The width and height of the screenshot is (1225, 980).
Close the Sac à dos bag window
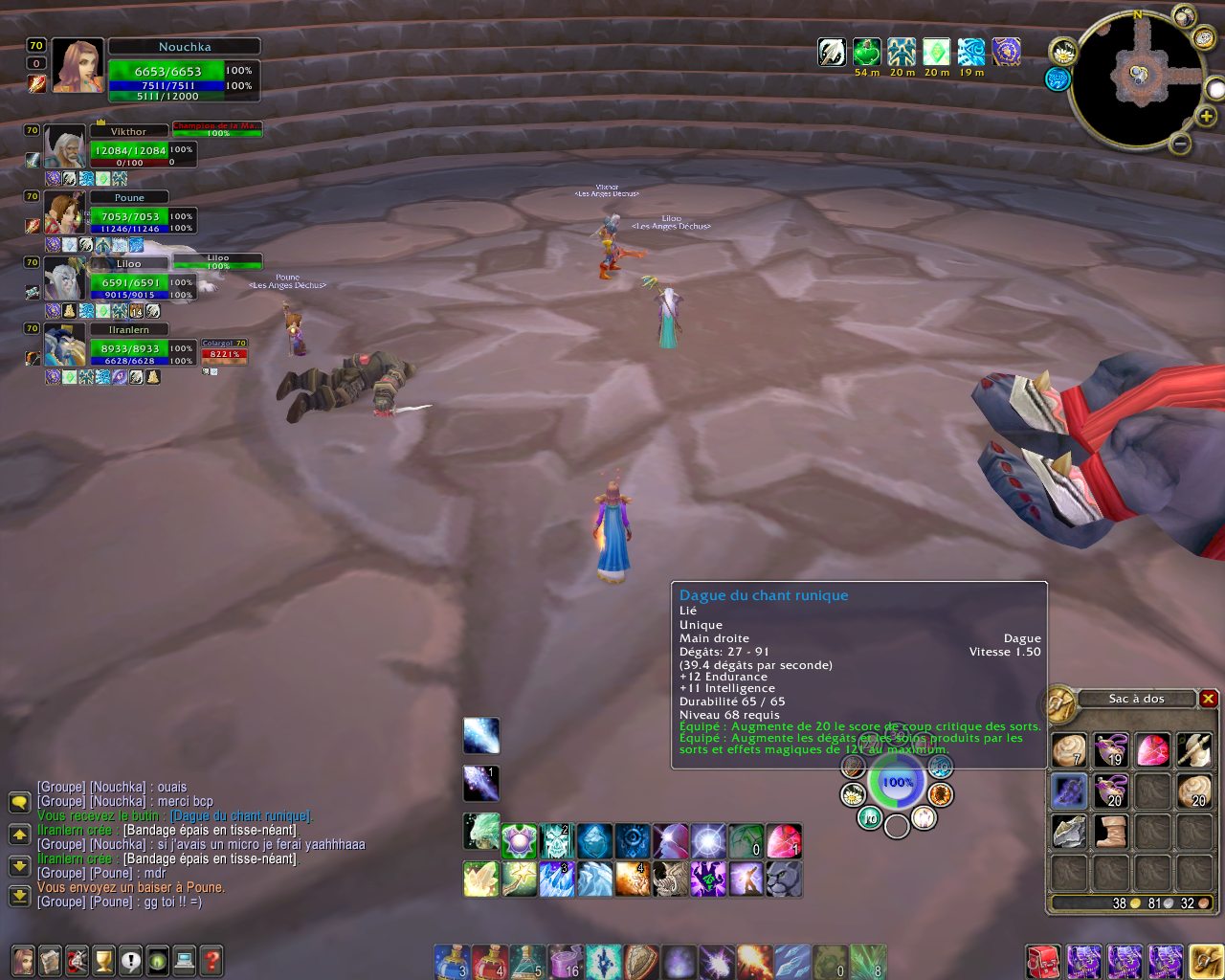1209,699
